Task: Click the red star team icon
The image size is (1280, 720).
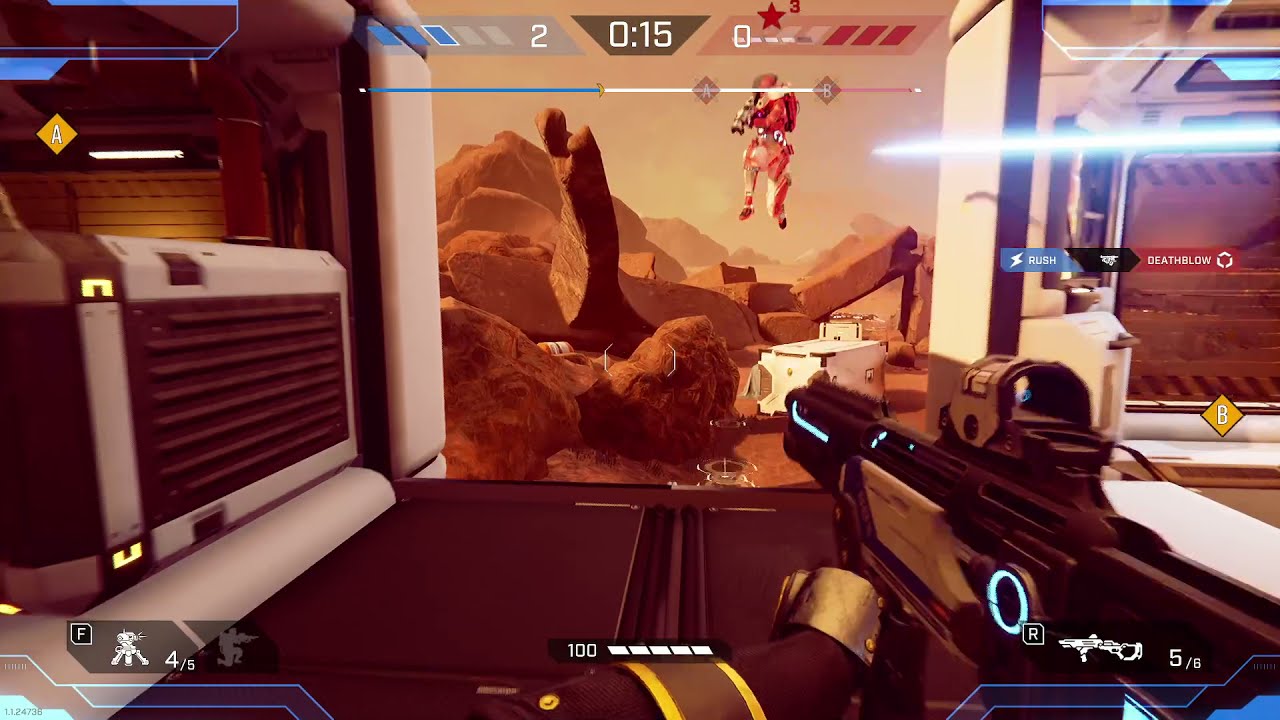Action: 772,16
